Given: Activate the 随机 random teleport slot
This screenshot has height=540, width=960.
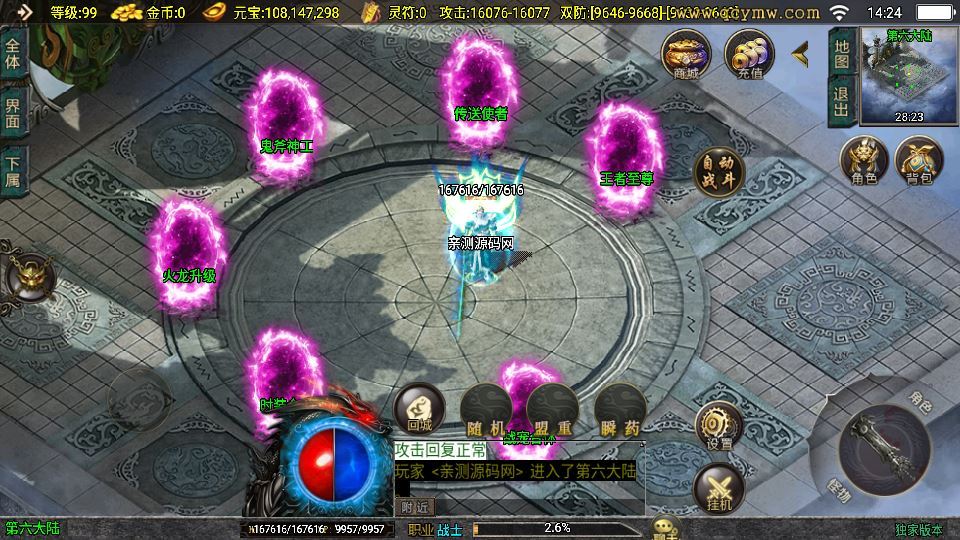Looking at the screenshot, I should click(x=484, y=408).
